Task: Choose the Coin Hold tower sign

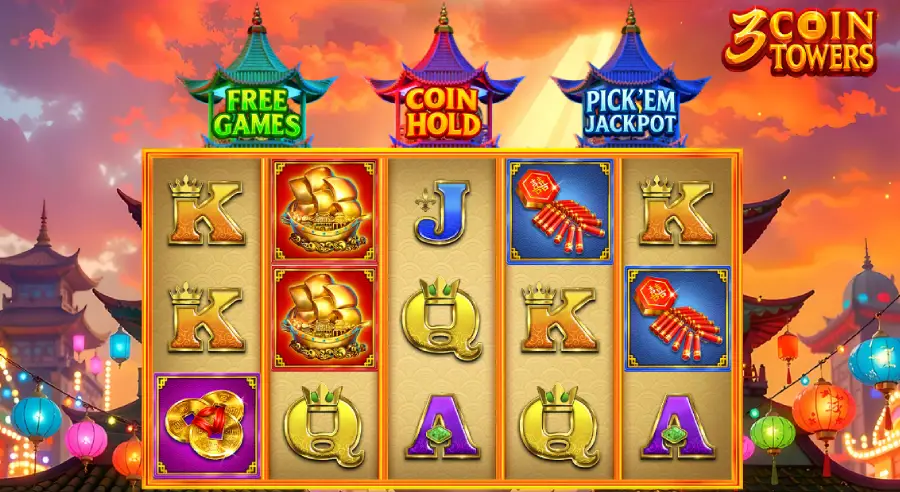Action: point(443,112)
